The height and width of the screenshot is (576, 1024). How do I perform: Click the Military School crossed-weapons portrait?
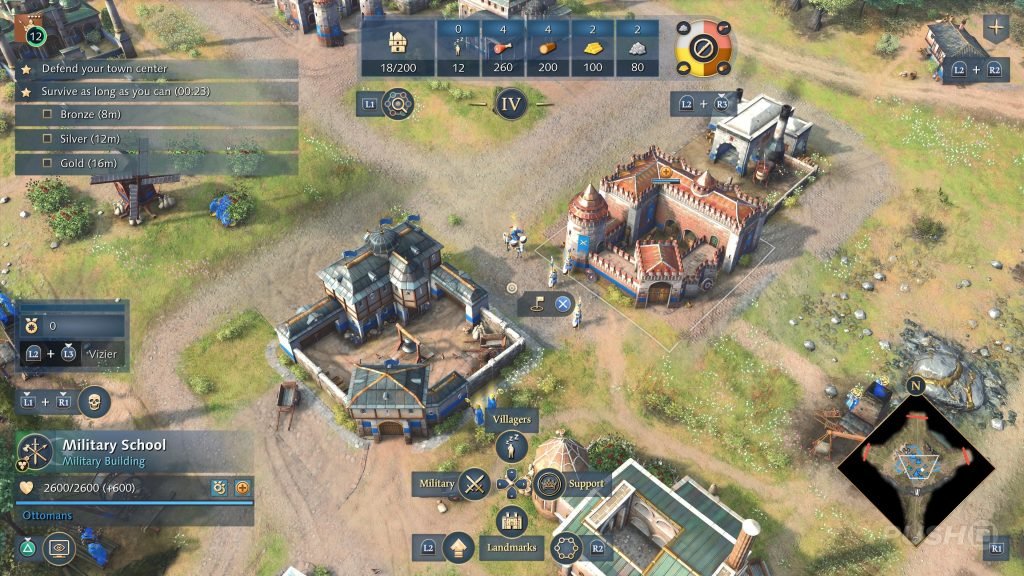[x=35, y=451]
